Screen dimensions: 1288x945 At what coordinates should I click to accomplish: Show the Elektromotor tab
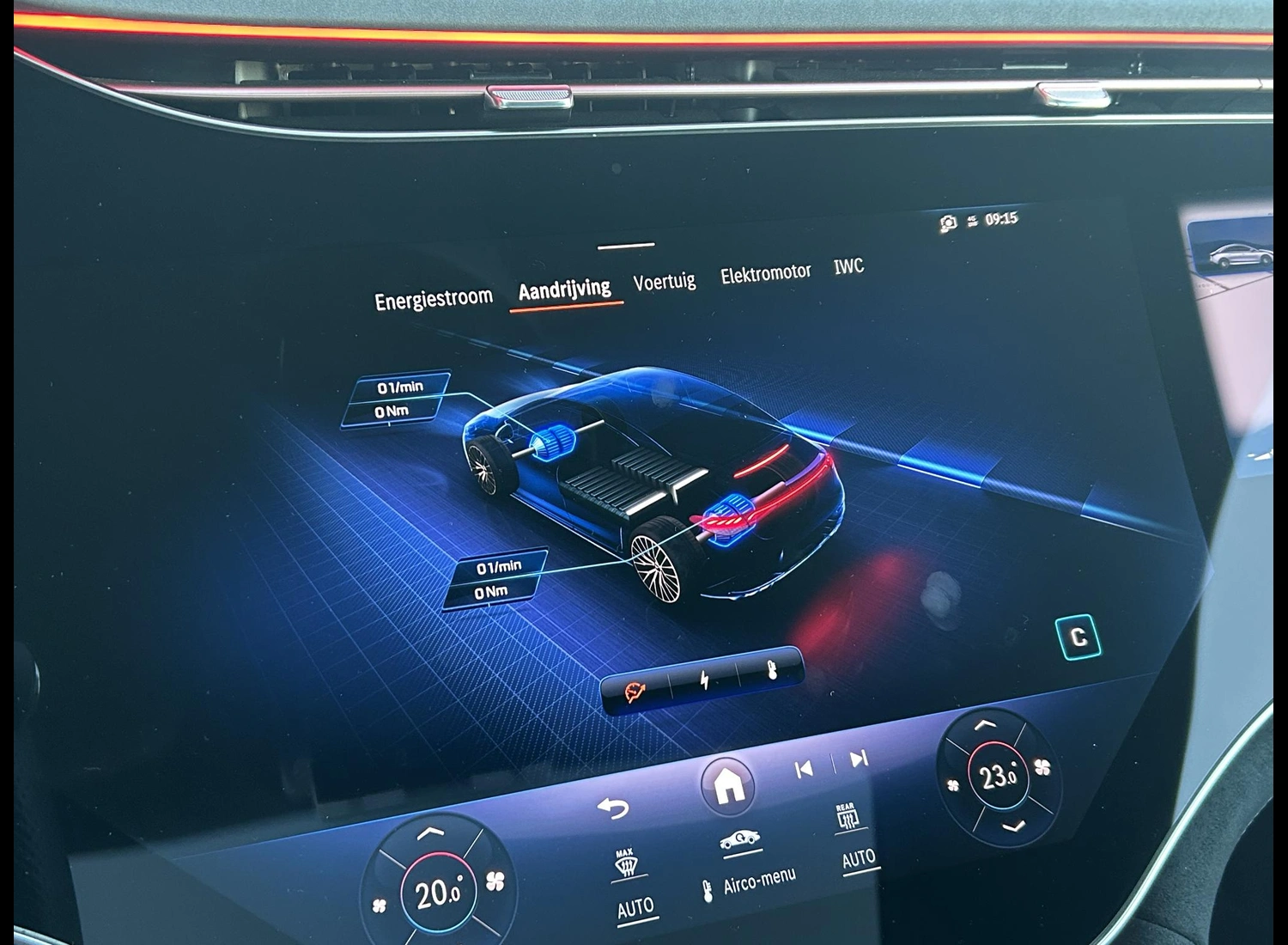coord(765,273)
